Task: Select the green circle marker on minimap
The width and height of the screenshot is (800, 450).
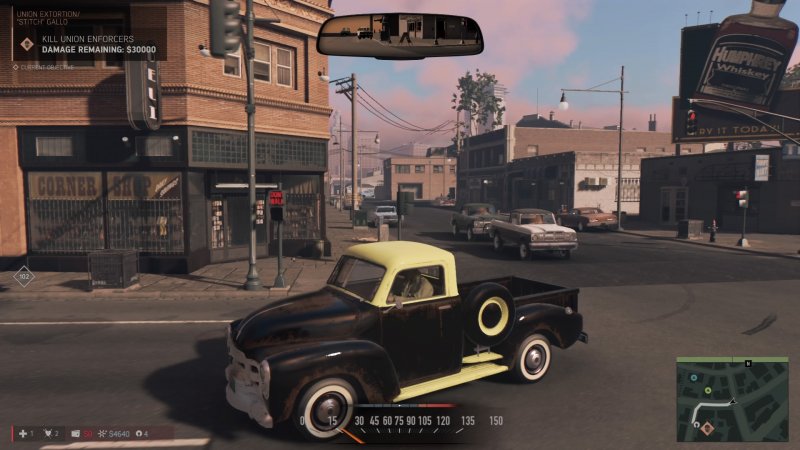Action: click(708, 390)
